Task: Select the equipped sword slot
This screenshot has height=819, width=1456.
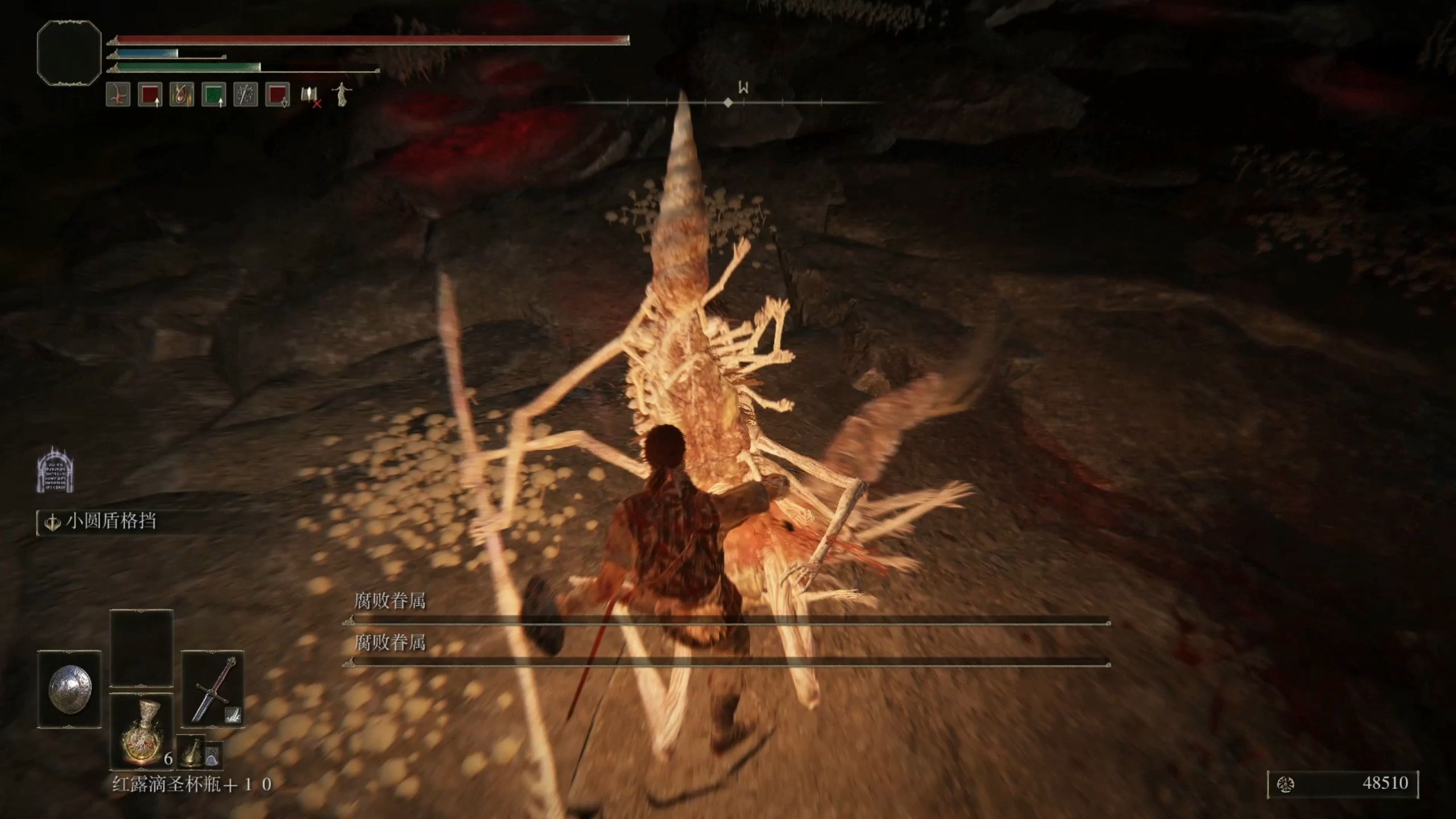Action: pyautogui.click(x=213, y=689)
